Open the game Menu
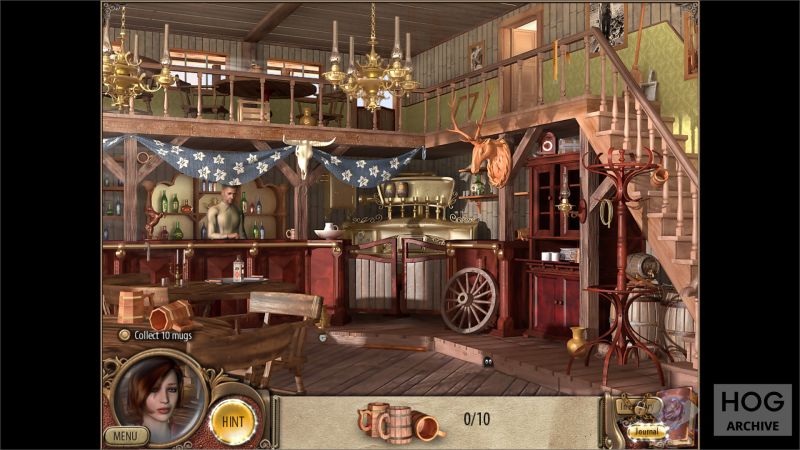 click(125, 435)
